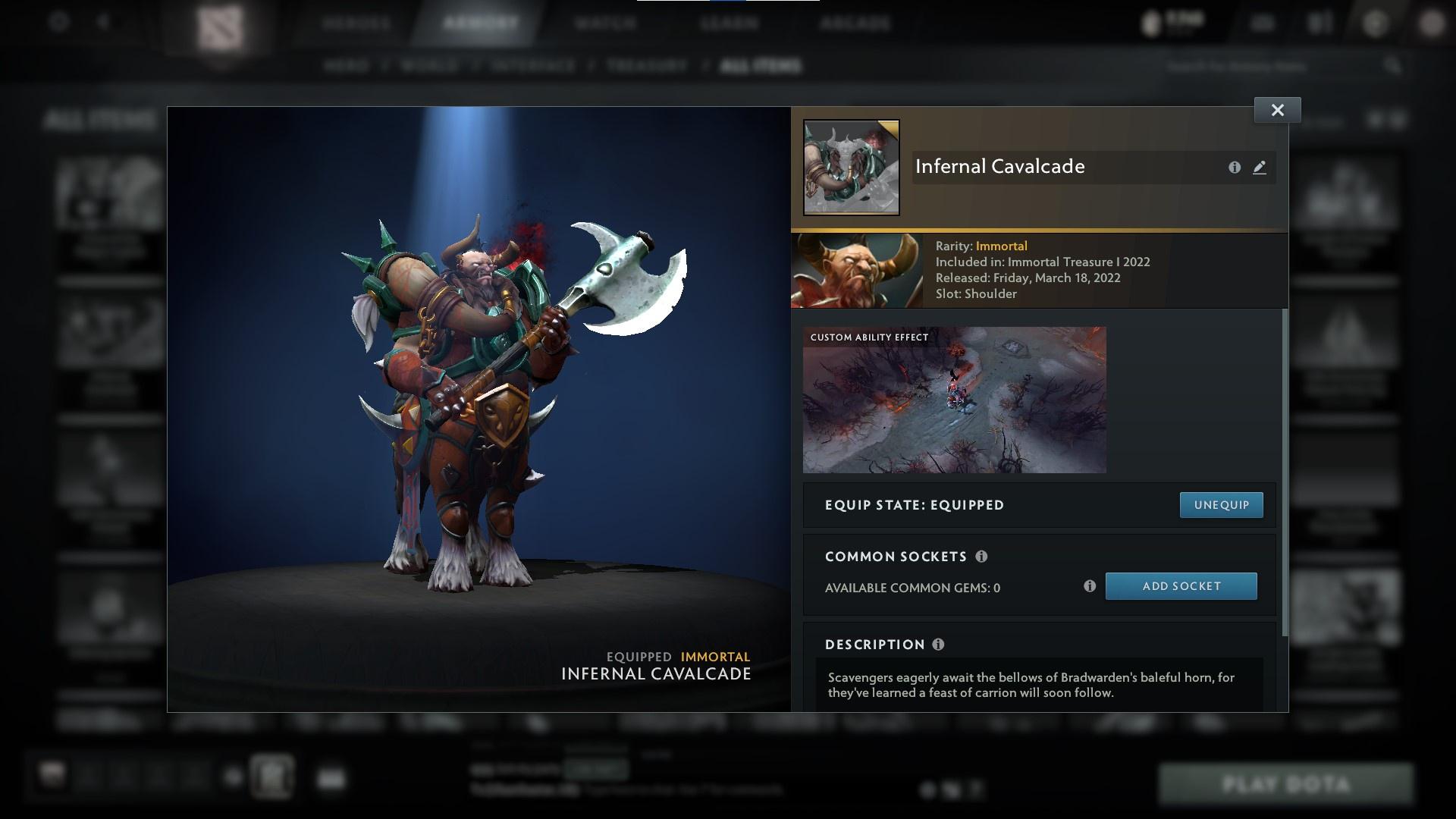Click the ADD SOCKET button
1456x819 pixels.
(x=1181, y=585)
